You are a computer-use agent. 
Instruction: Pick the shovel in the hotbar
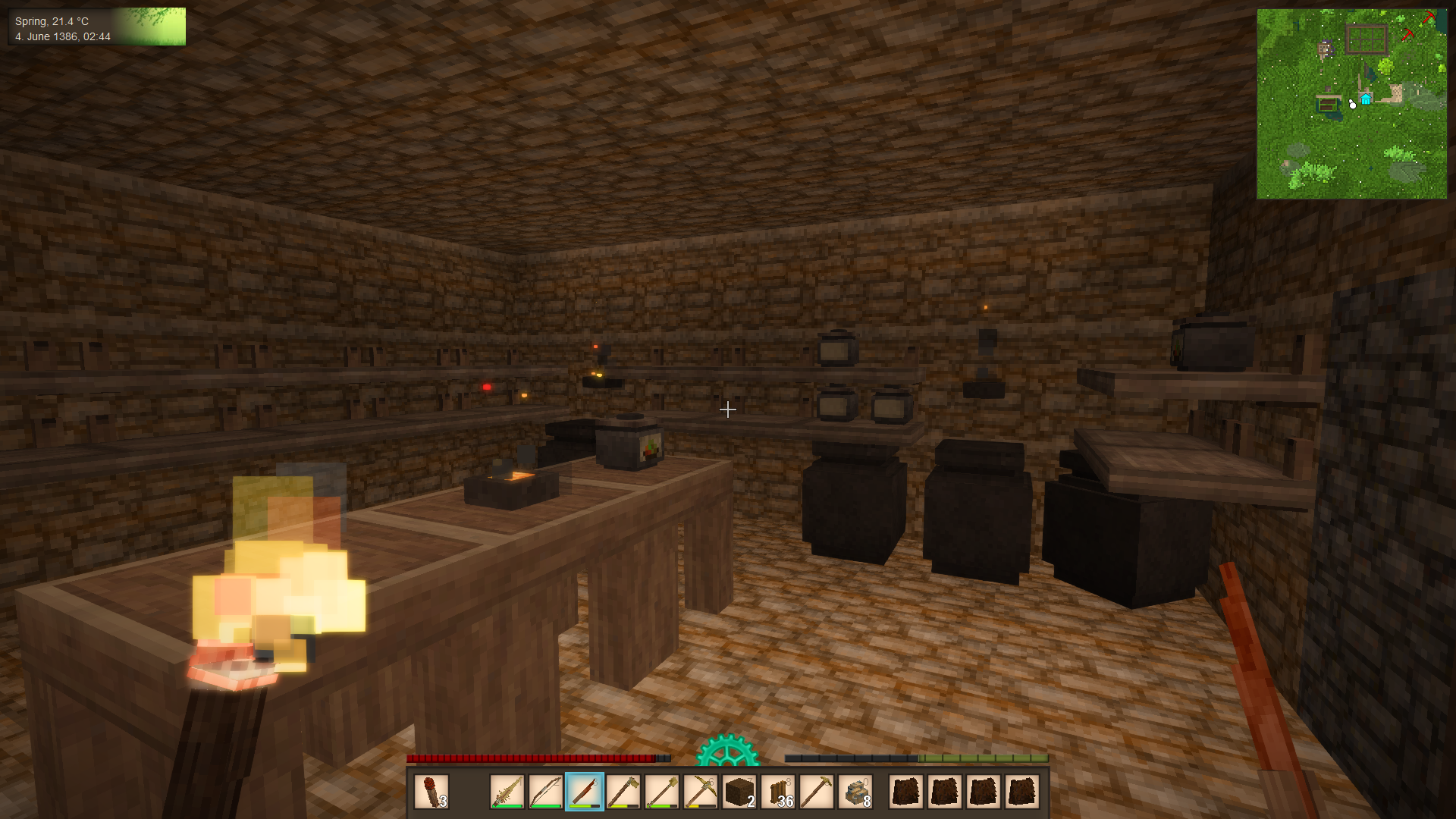coord(662,792)
